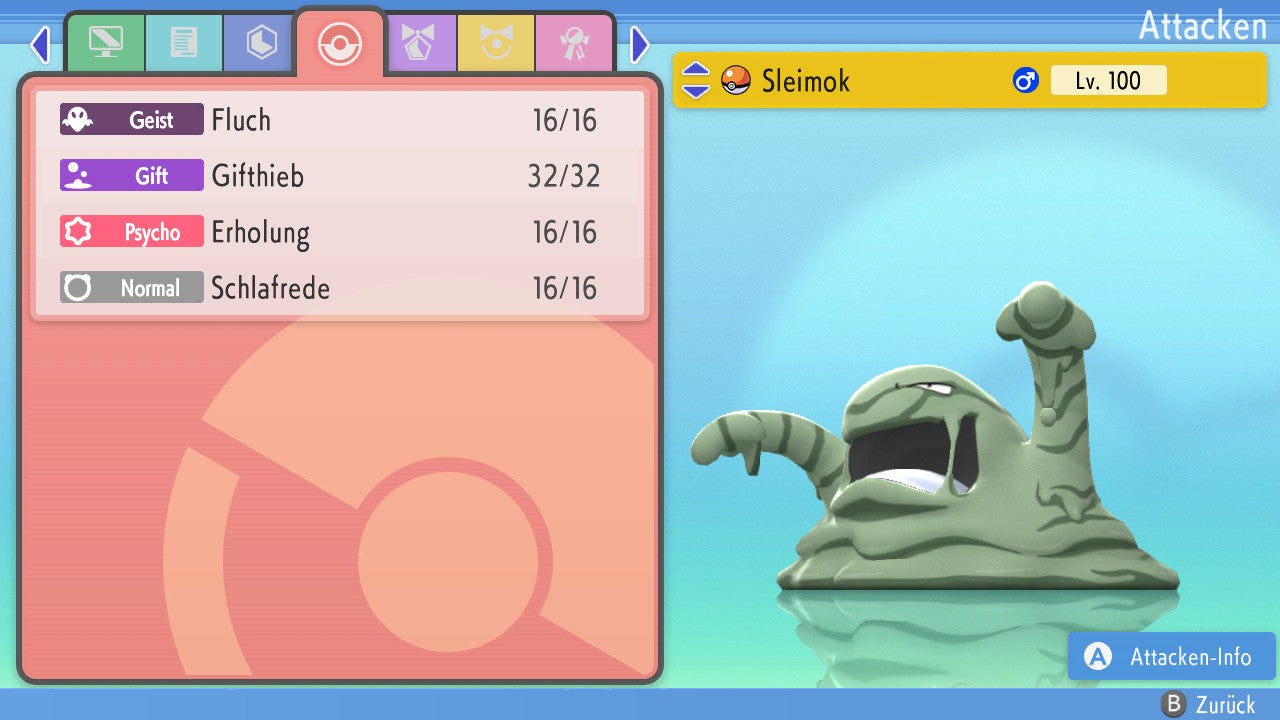Open the Attacken-Info panel

click(1171, 656)
